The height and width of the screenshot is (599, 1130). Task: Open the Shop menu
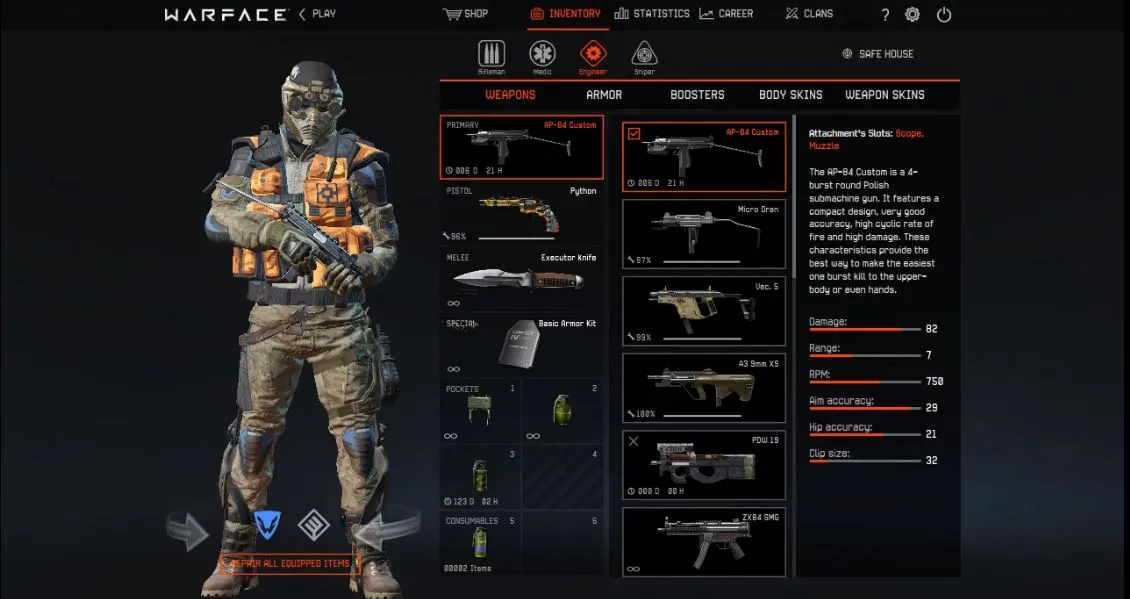point(465,14)
